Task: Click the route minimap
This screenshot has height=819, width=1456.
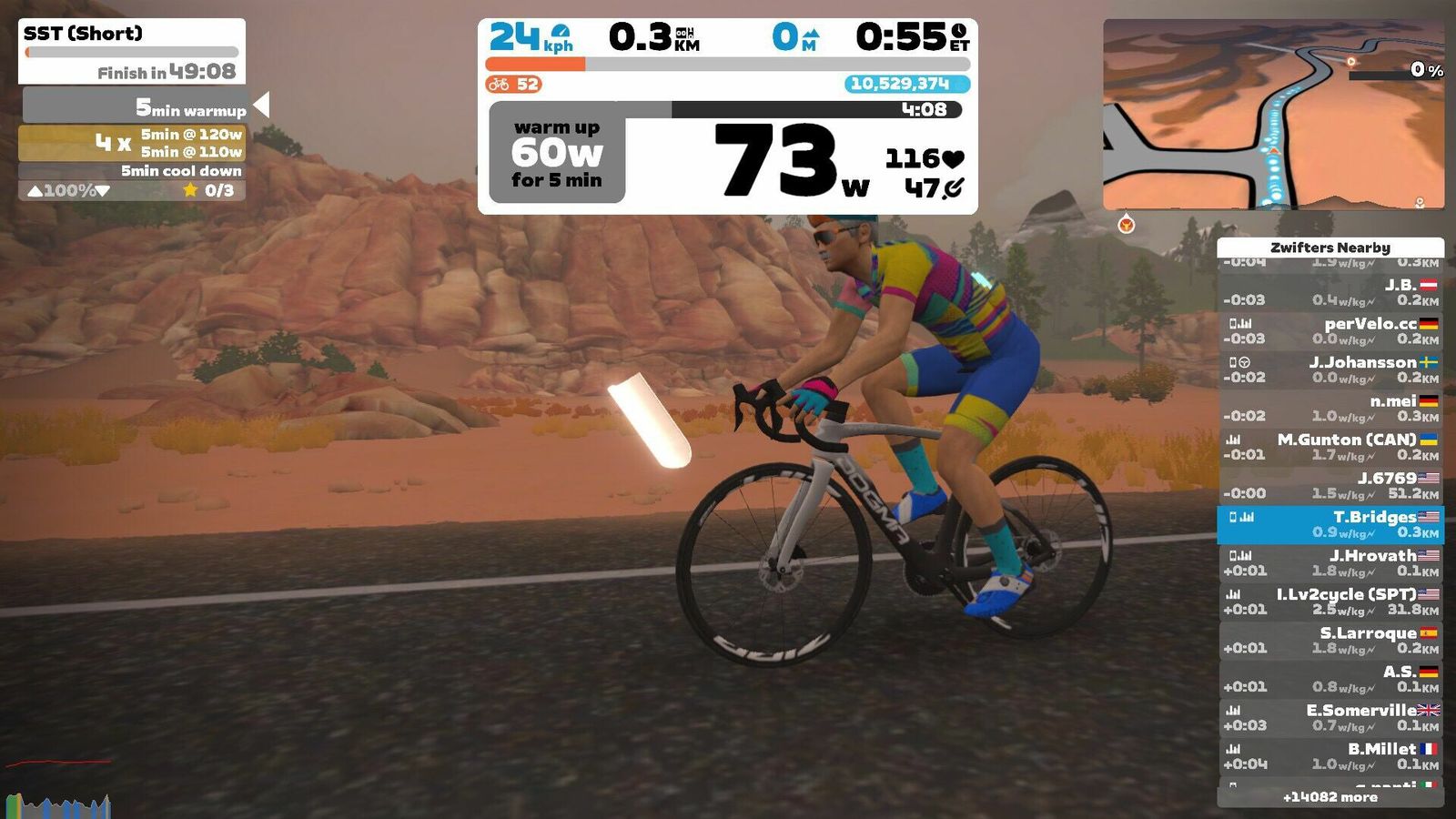Action: (1272, 115)
